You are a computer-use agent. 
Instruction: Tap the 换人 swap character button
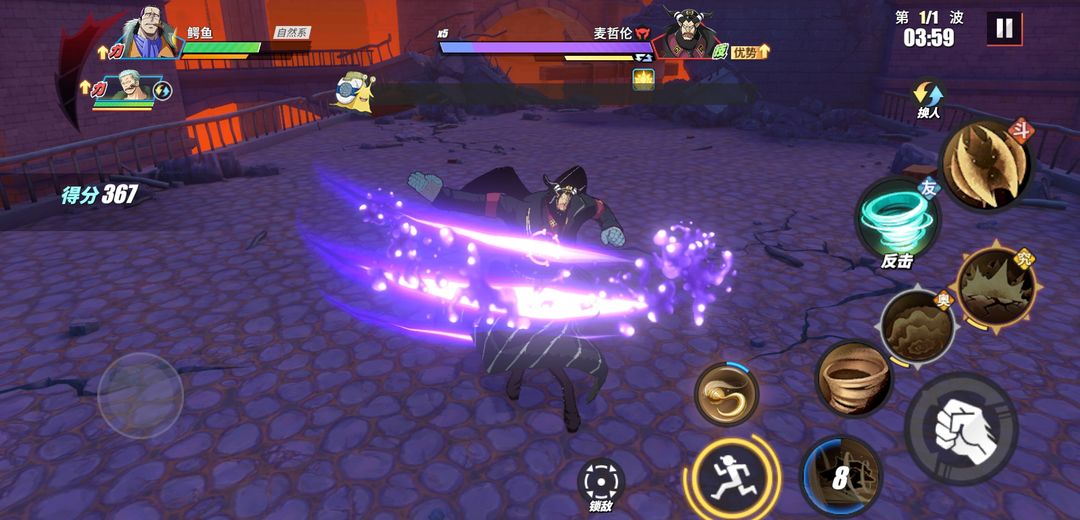point(928,98)
